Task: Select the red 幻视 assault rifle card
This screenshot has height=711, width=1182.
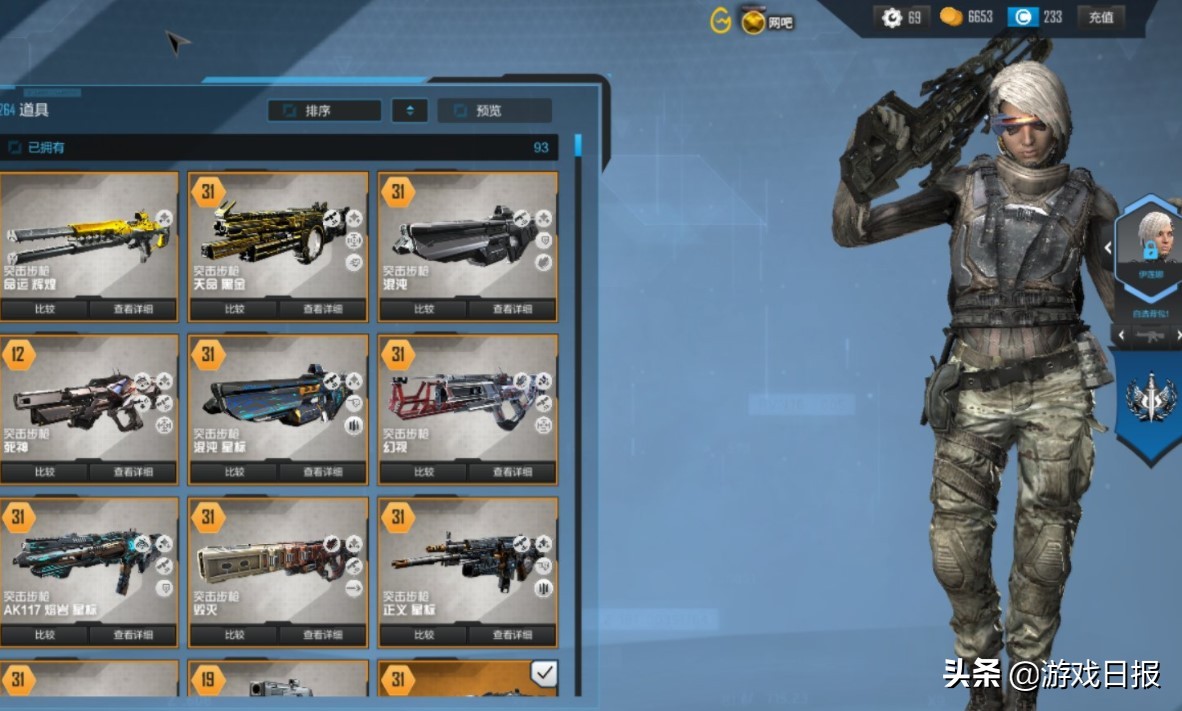Action: coord(467,398)
